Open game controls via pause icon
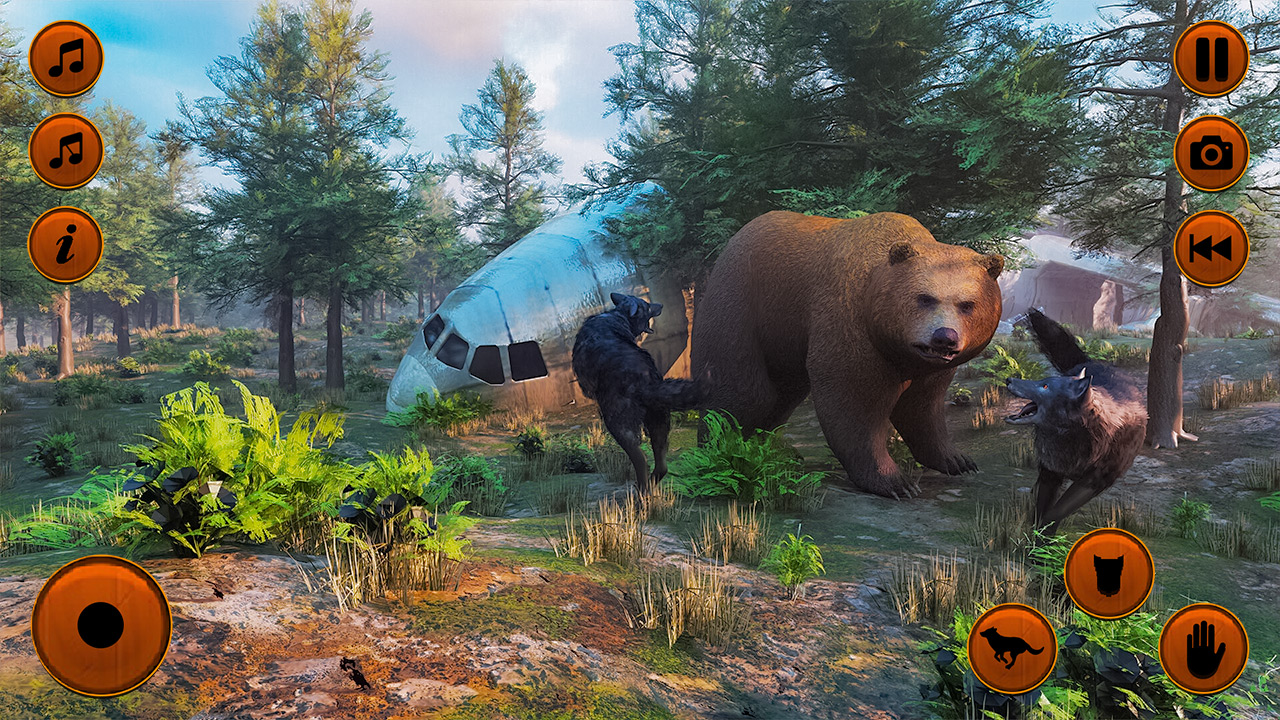The height and width of the screenshot is (720, 1280). (1211, 58)
